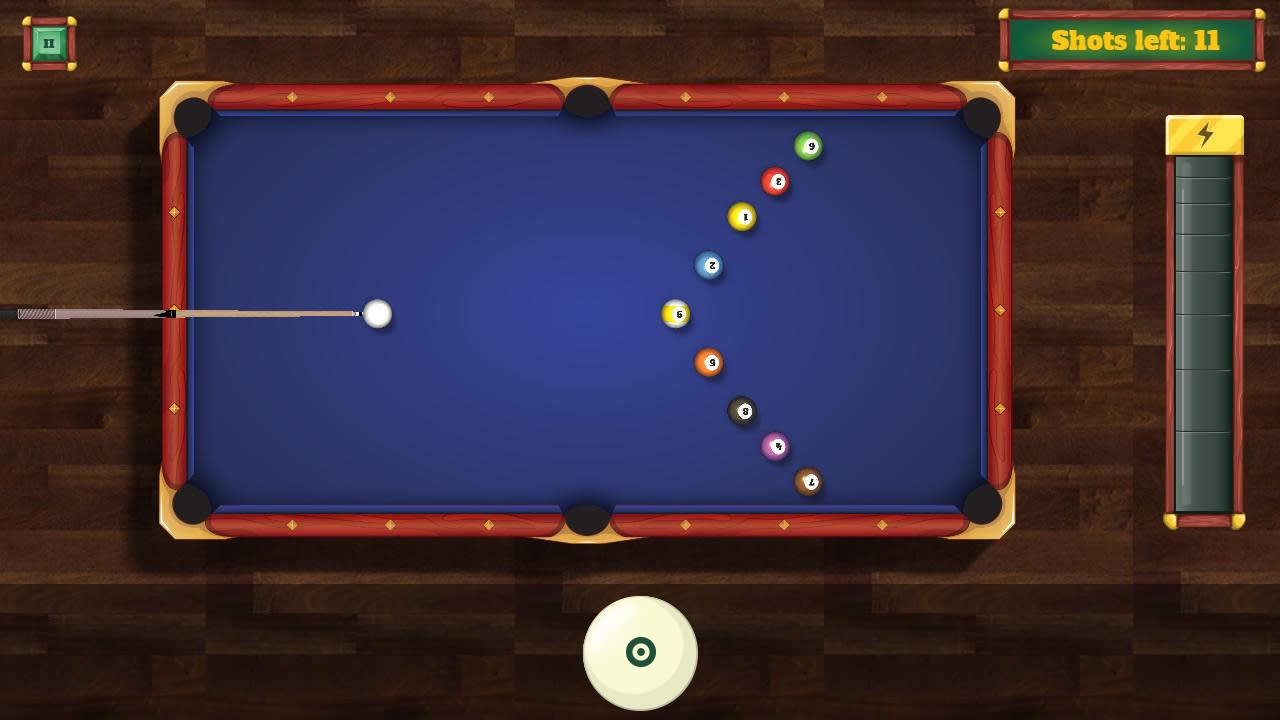This screenshot has width=1280, height=720.
Task: Pause the game using the pause button
Action: (x=47, y=42)
